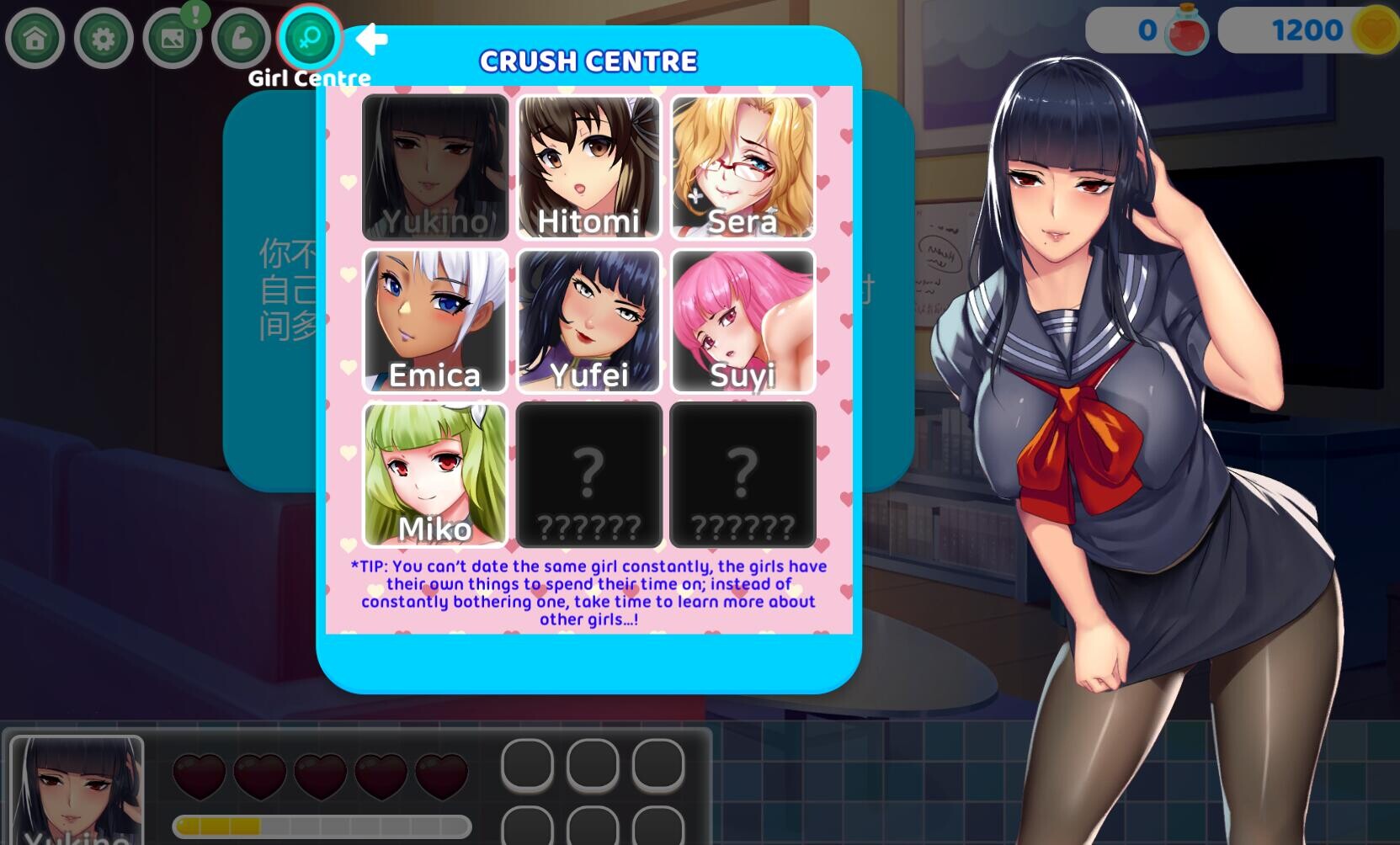Open the picture gallery icon

173,39
